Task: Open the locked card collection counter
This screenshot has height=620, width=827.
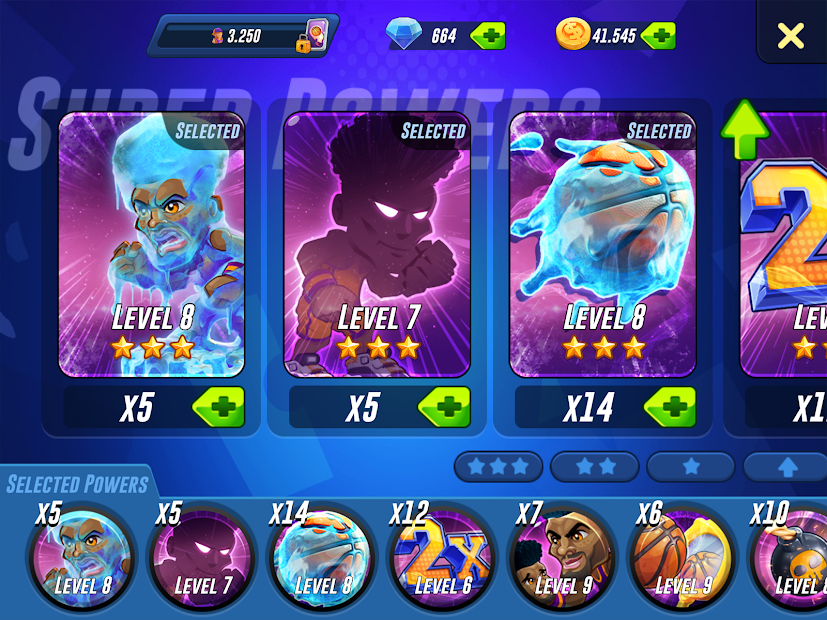Action: click(x=245, y=36)
